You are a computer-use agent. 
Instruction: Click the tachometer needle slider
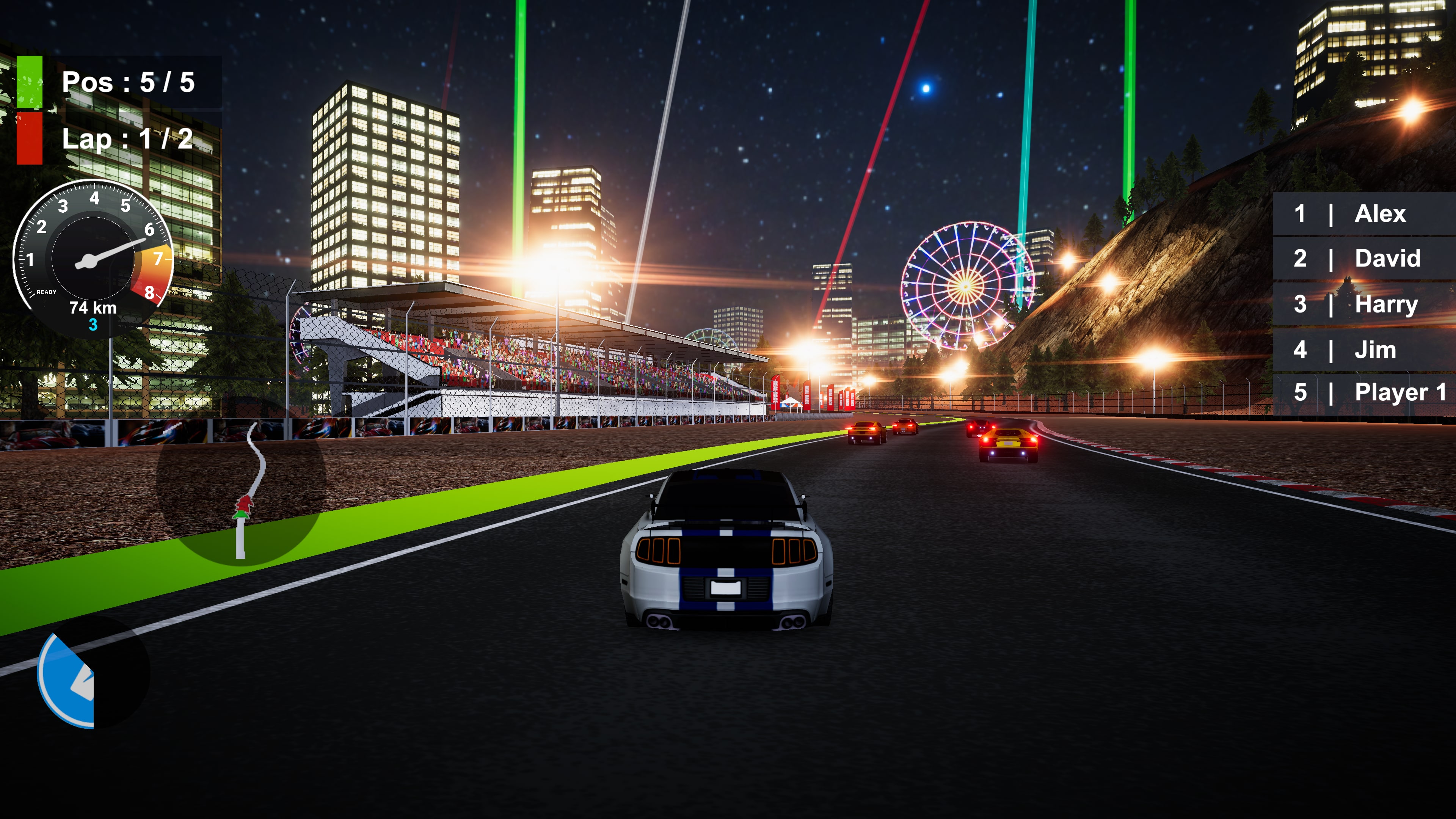110,251
